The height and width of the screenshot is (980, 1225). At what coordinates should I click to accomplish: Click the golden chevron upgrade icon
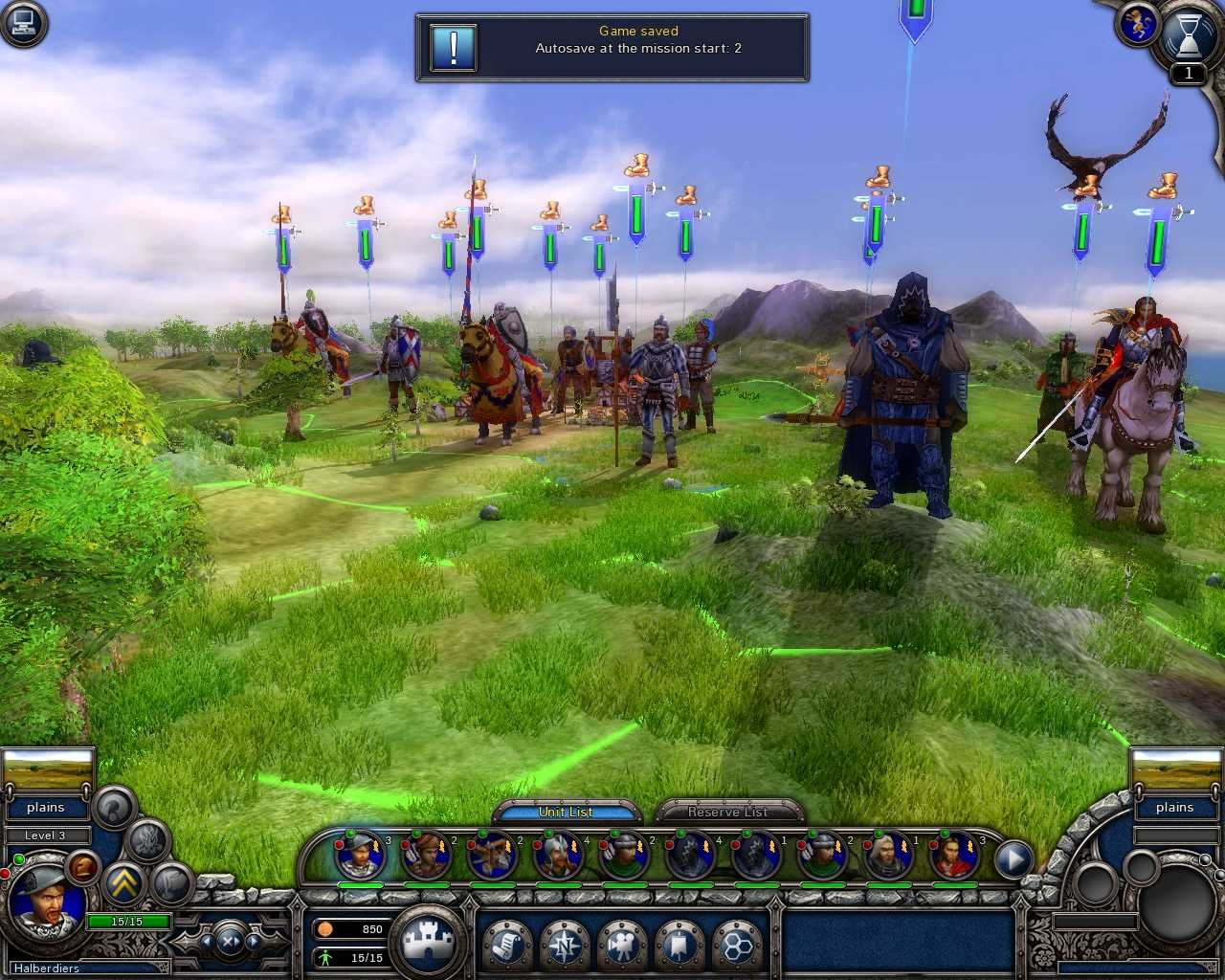click(x=124, y=884)
